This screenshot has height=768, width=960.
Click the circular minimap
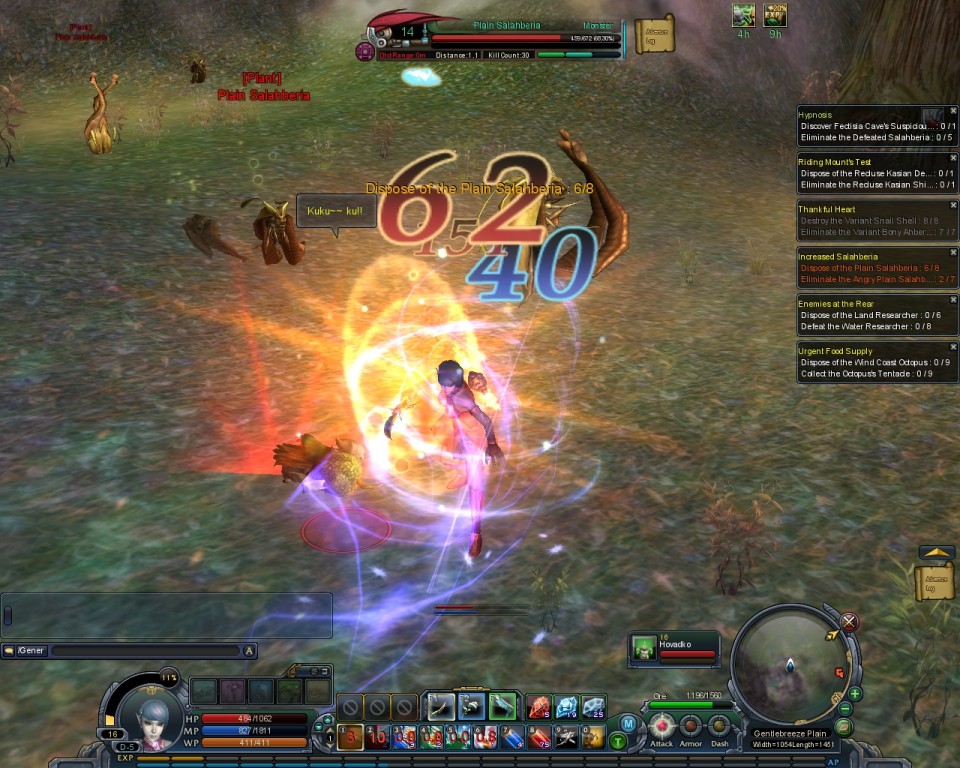pyautogui.click(x=790, y=662)
